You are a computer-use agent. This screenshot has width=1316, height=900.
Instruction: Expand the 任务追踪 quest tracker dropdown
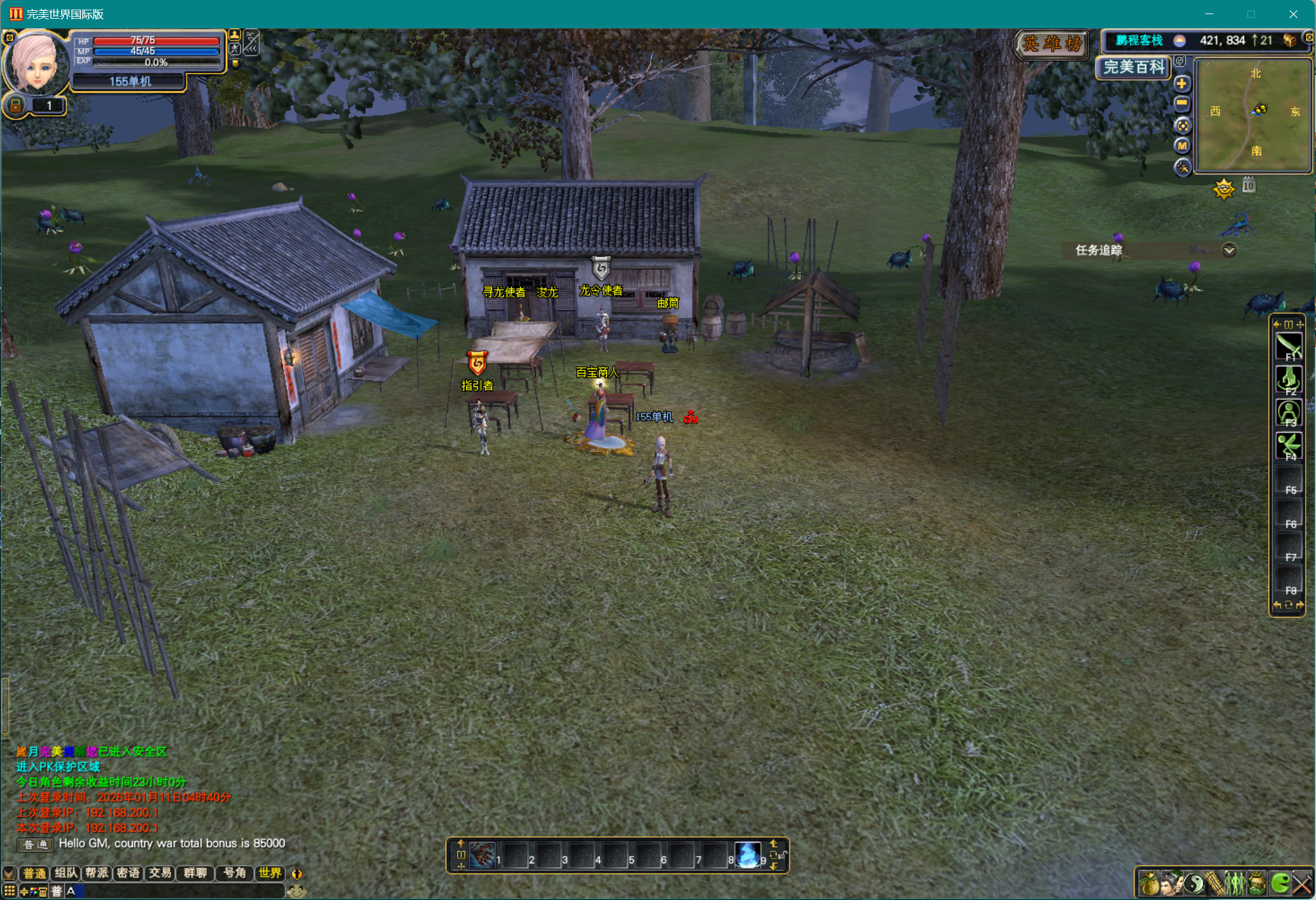1229,250
